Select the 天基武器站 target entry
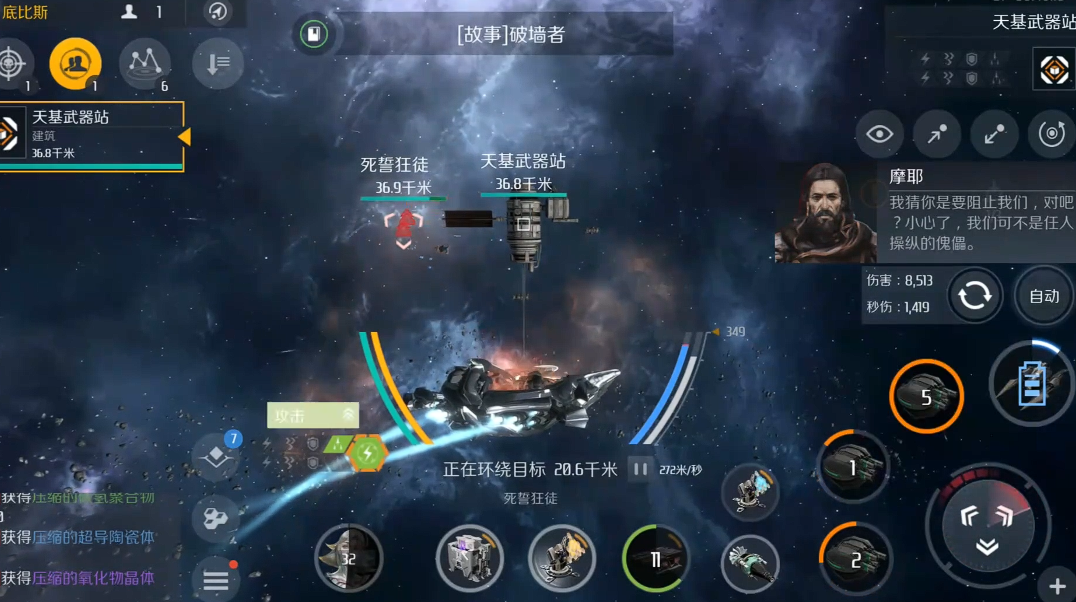Image resolution: width=1076 pixels, height=602 pixels. [90, 135]
